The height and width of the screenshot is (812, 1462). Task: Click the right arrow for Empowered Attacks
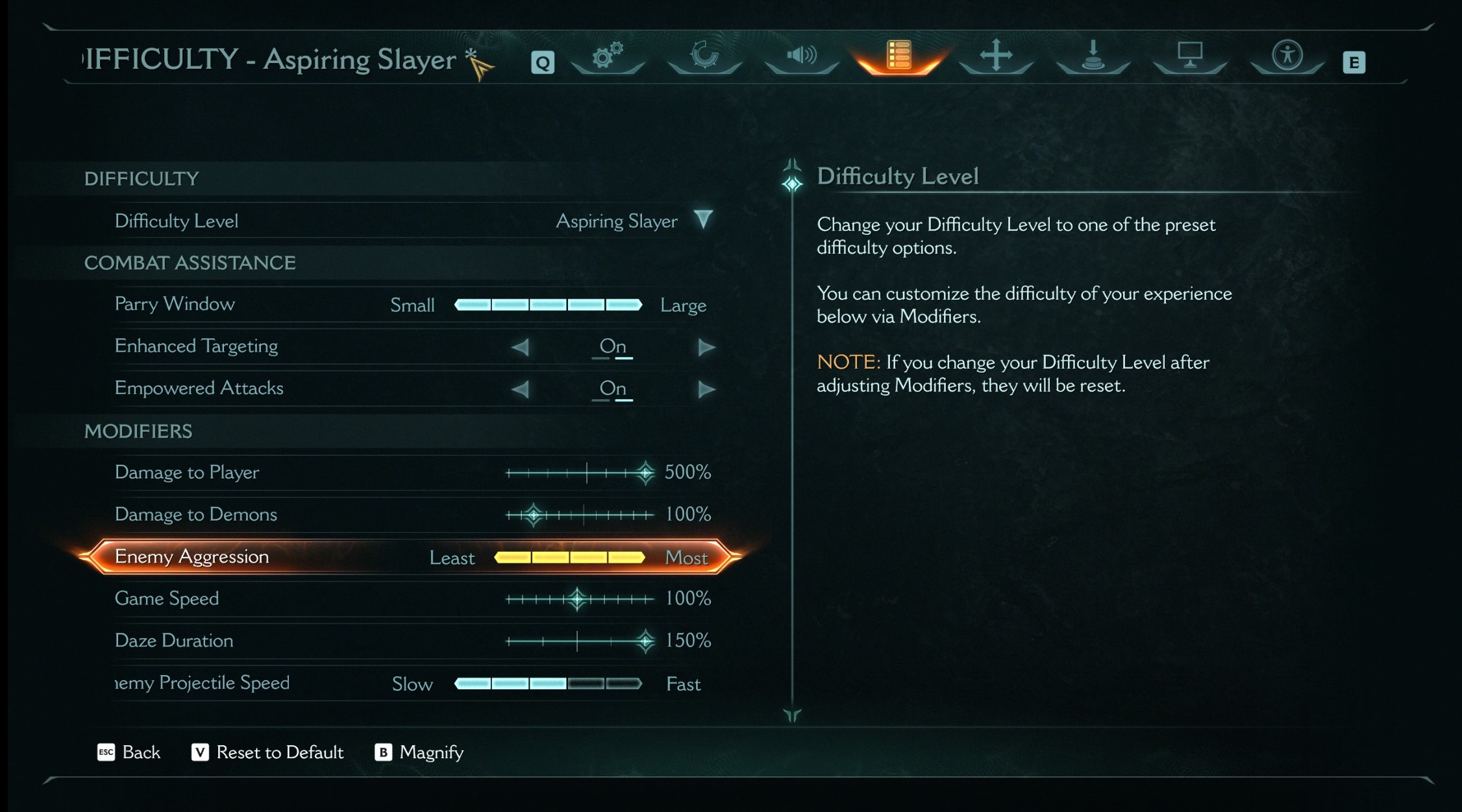click(x=706, y=389)
